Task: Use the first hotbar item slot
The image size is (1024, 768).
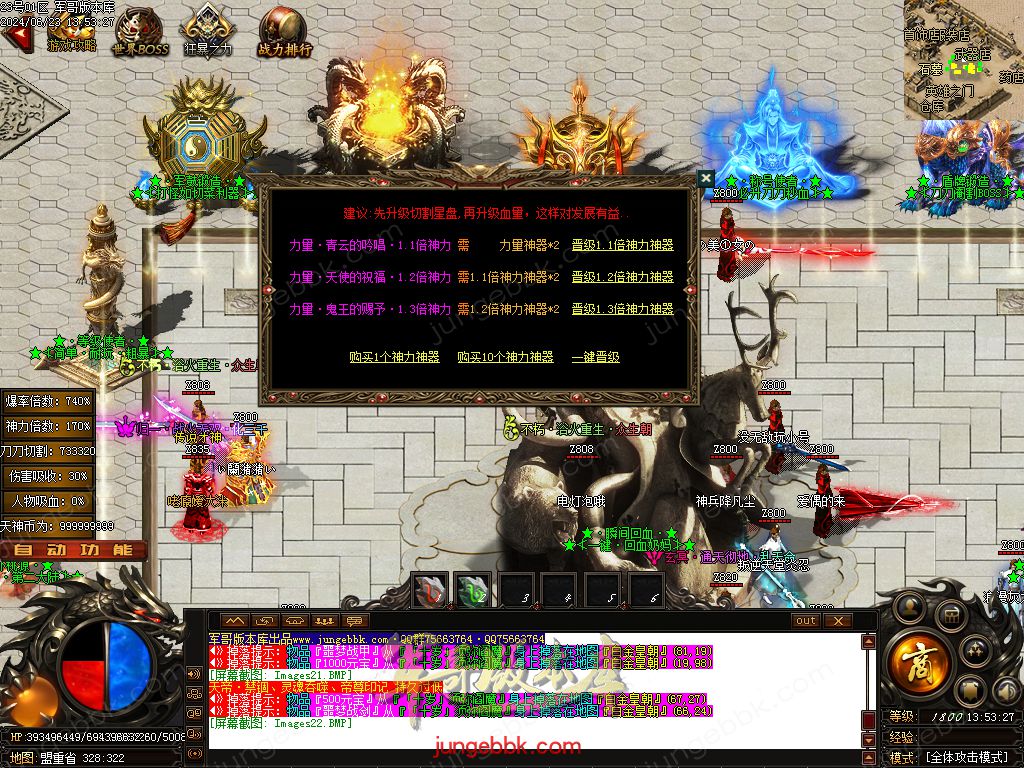Action: point(431,590)
